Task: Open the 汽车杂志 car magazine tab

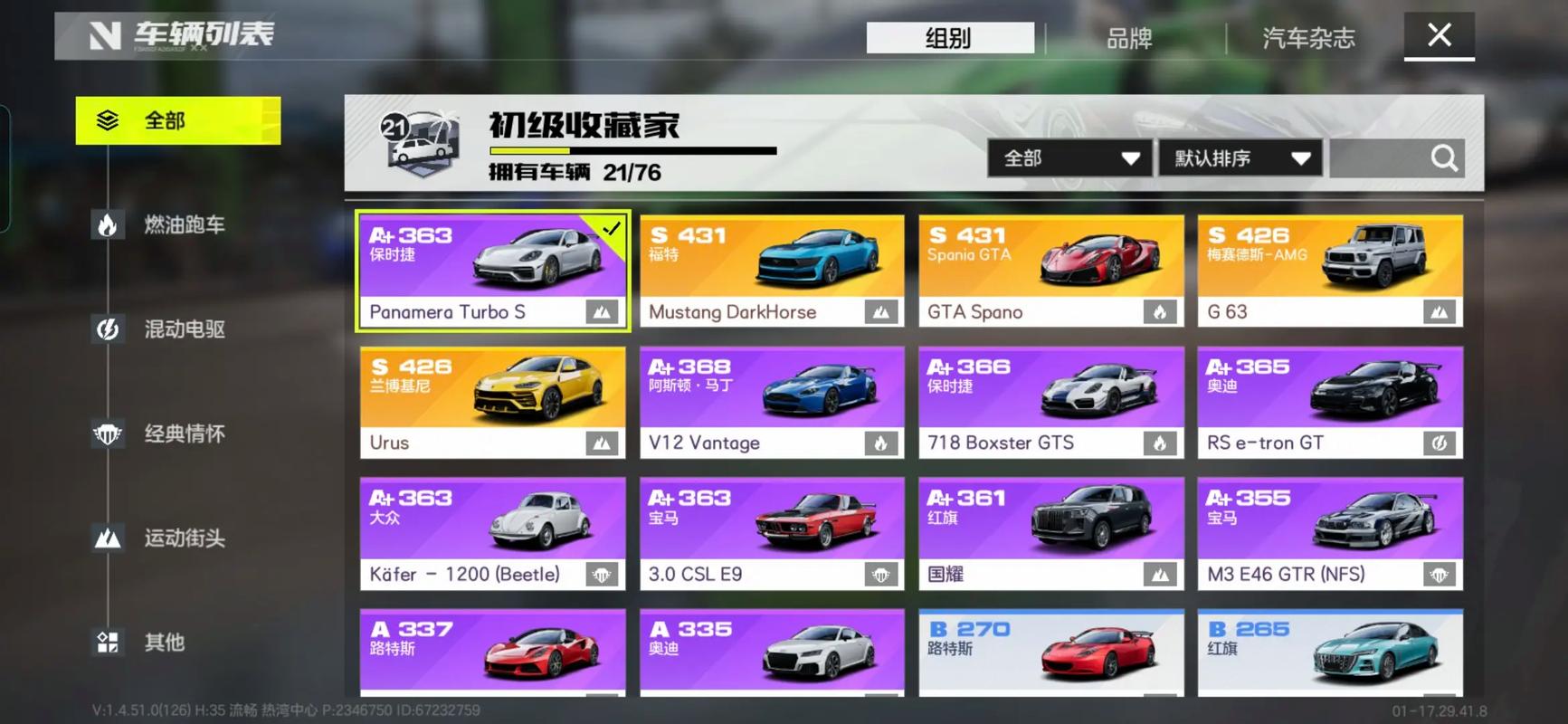Action: tap(1308, 38)
